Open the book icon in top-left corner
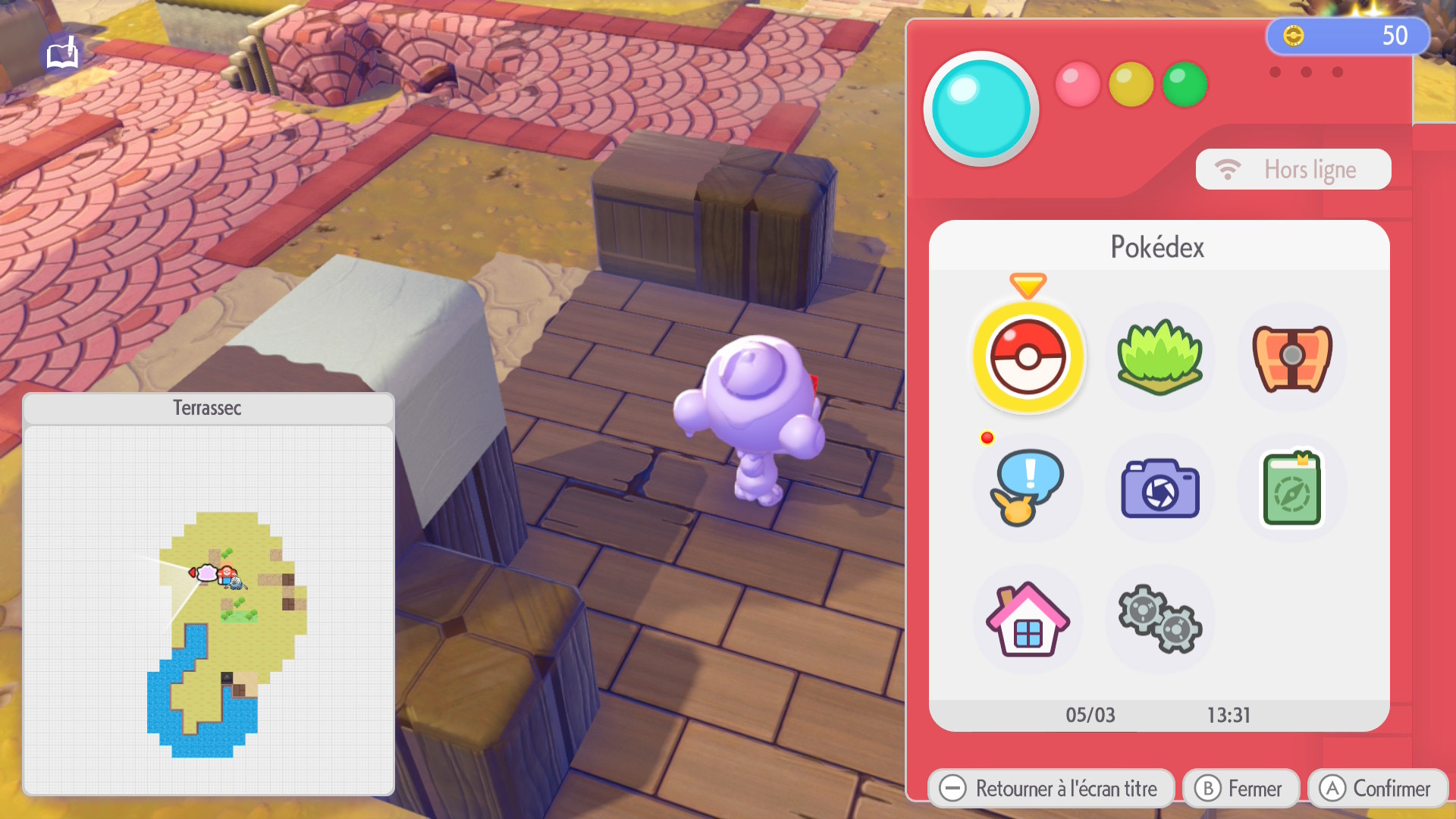Image resolution: width=1456 pixels, height=819 pixels. (62, 55)
